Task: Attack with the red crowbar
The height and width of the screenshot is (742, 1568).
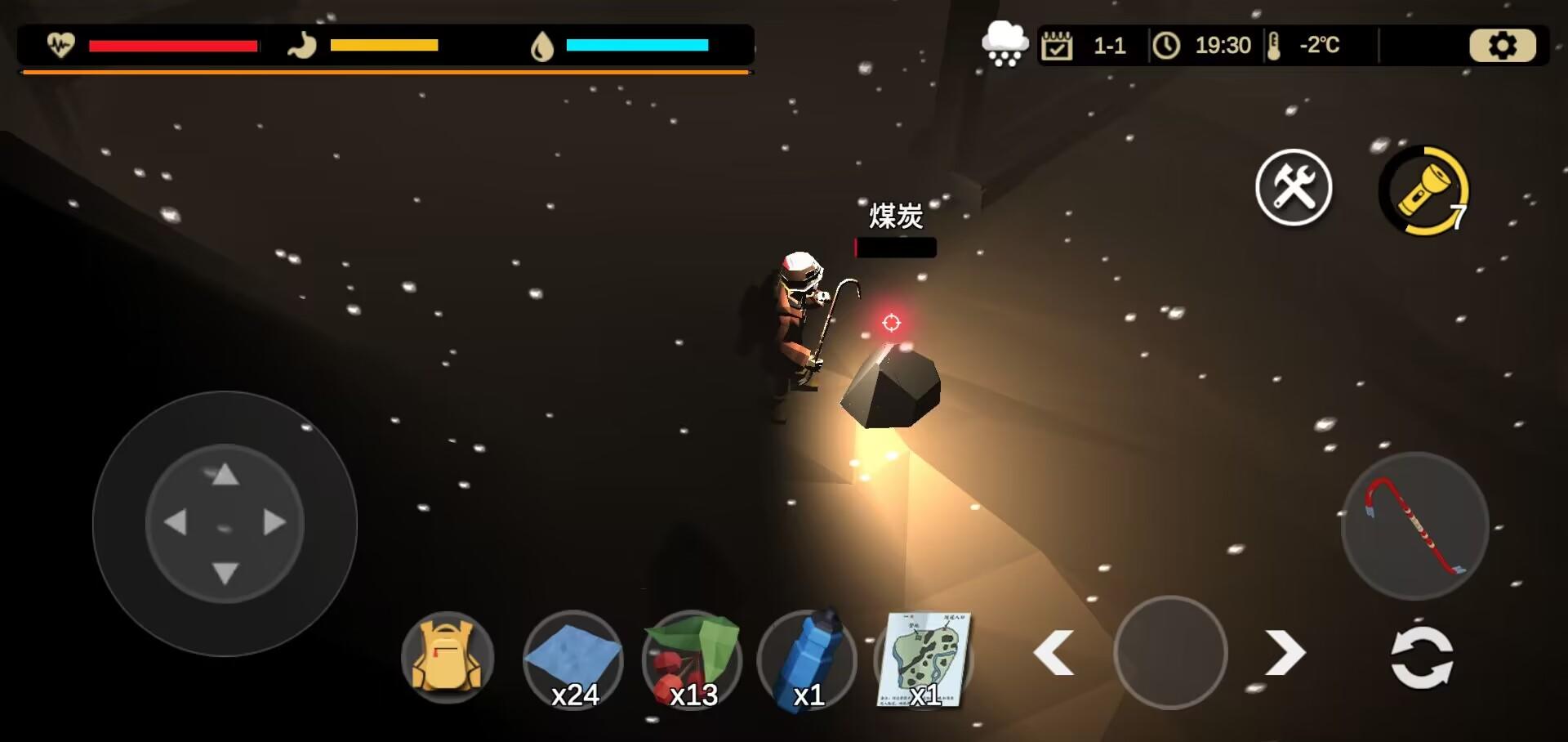Action: tap(1414, 526)
